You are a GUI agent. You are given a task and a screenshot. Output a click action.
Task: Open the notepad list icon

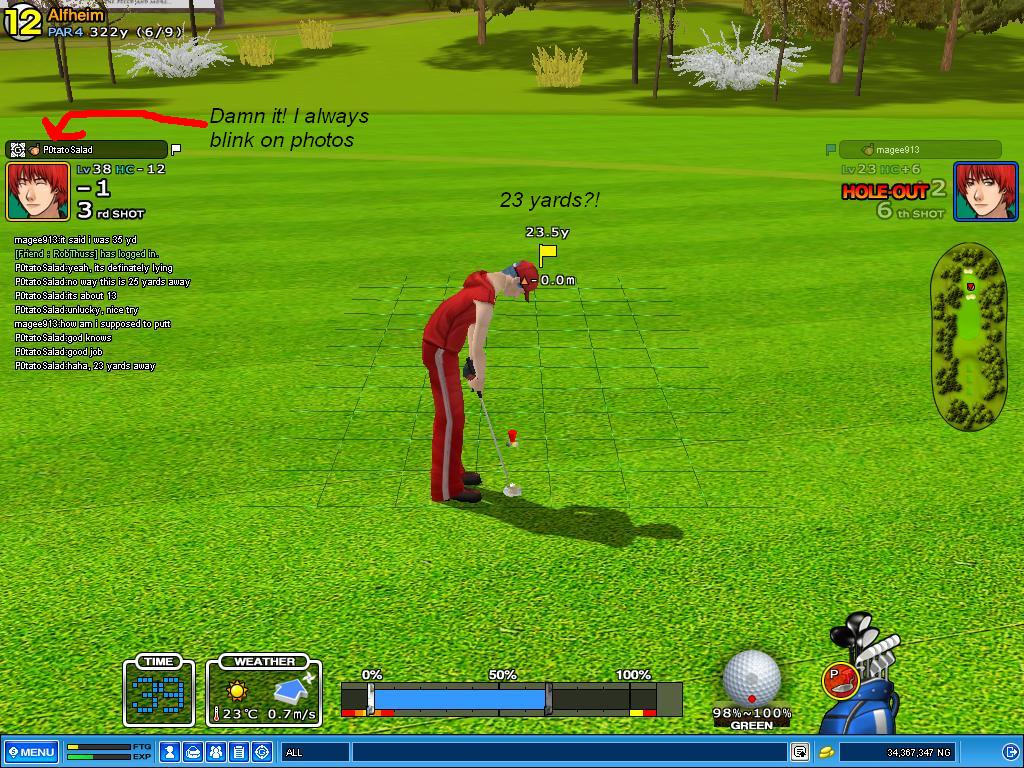point(239,752)
